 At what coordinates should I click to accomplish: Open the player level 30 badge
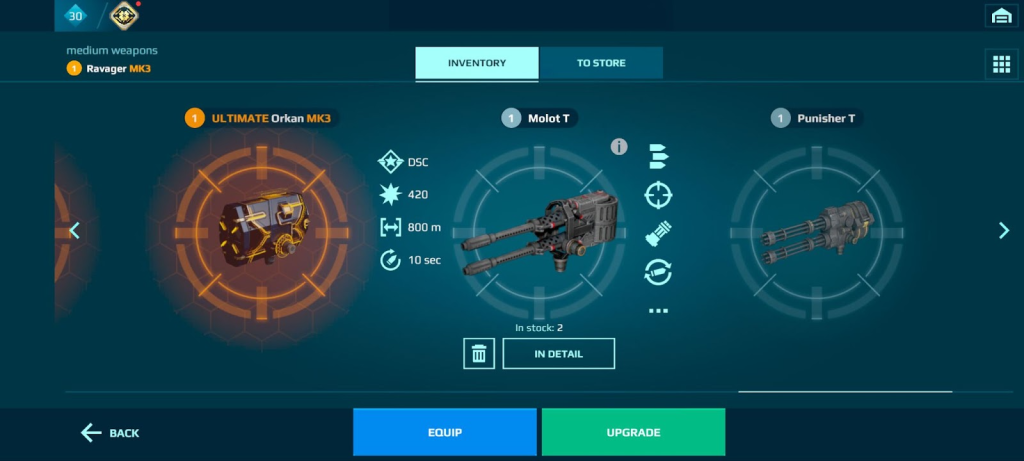(x=76, y=15)
